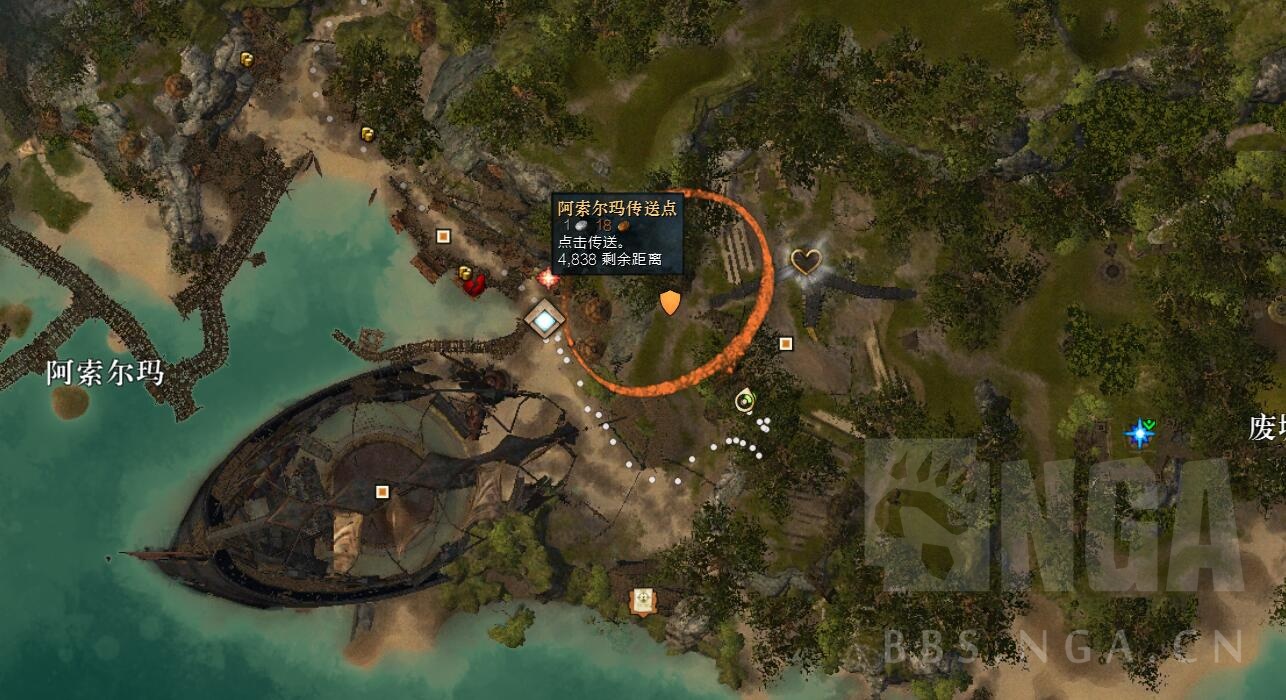Choose the blue star marker
This screenshot has width=1286, height=700.
pos(1138,432)
